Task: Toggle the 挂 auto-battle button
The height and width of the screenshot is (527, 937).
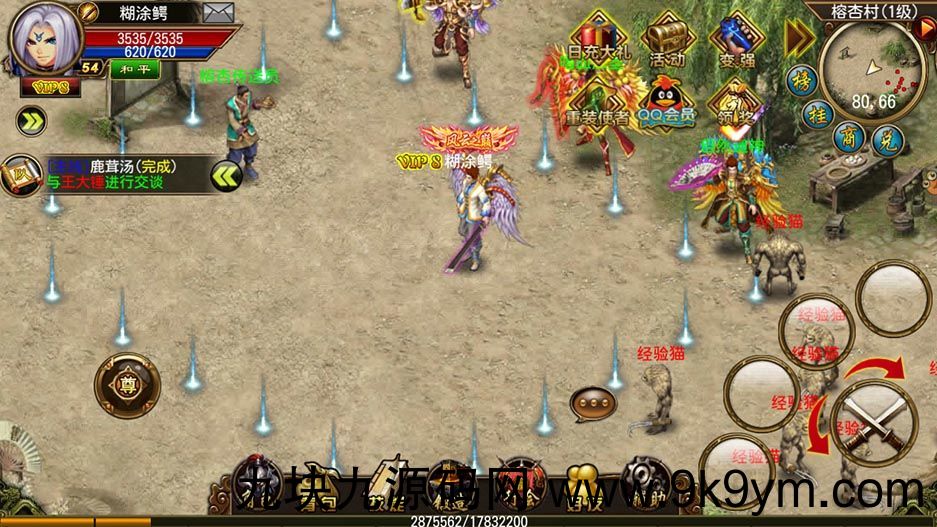Action: [817, 115]
